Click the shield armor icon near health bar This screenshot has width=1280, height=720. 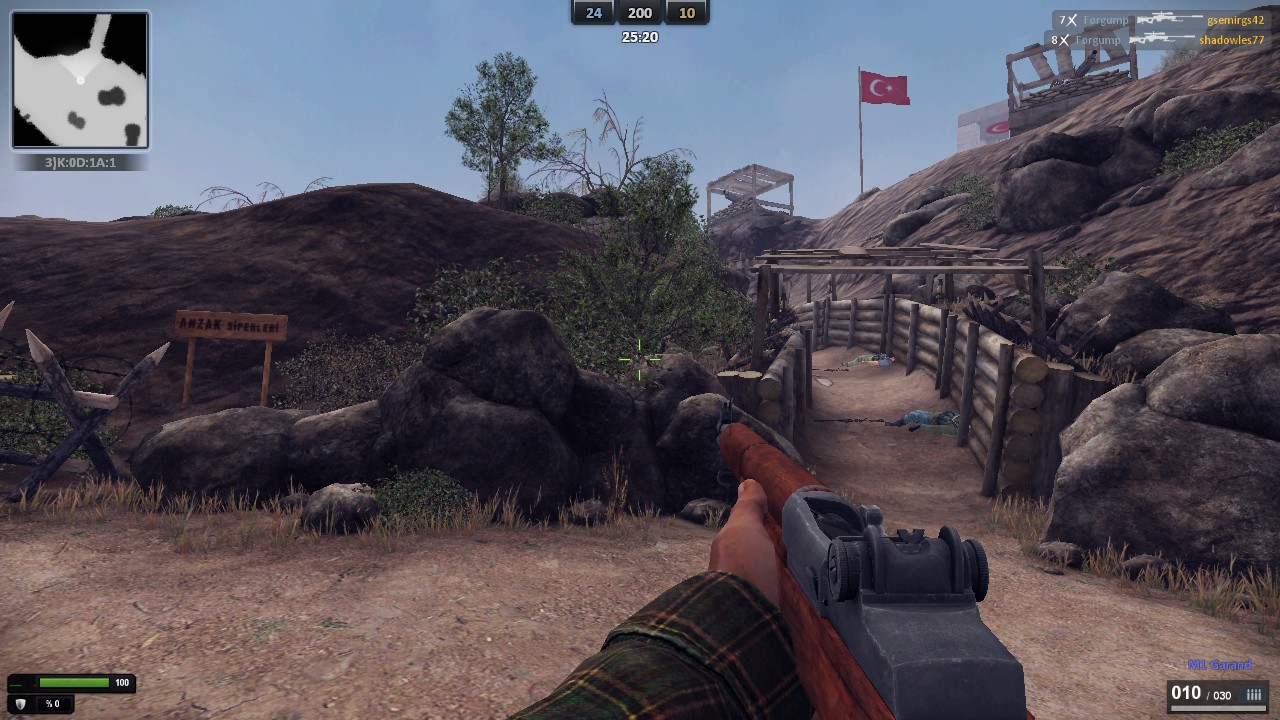coord(19,704)
